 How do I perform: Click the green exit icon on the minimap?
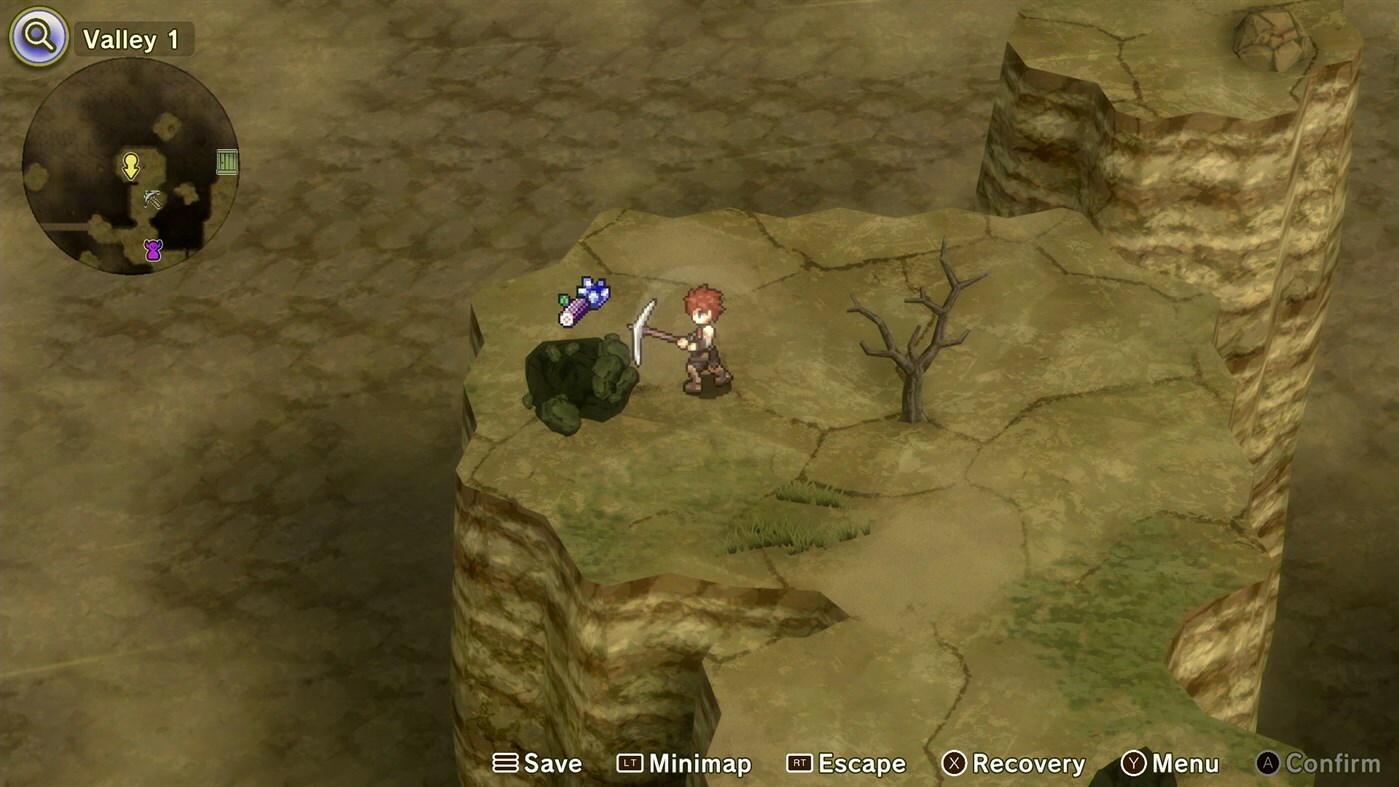pyautogui.click(x=226, y=161)
